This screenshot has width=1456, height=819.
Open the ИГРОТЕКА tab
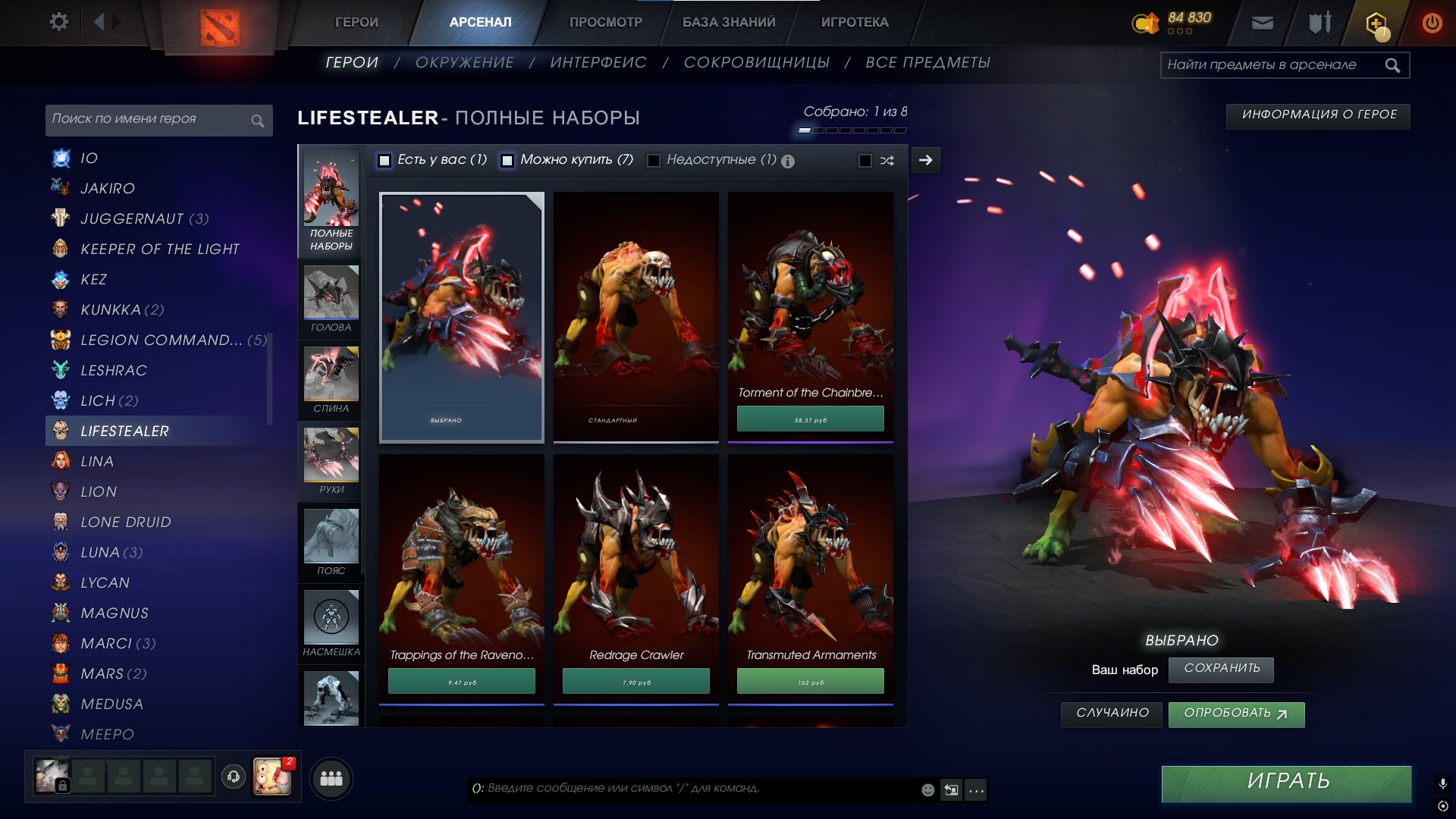point(855,23)
